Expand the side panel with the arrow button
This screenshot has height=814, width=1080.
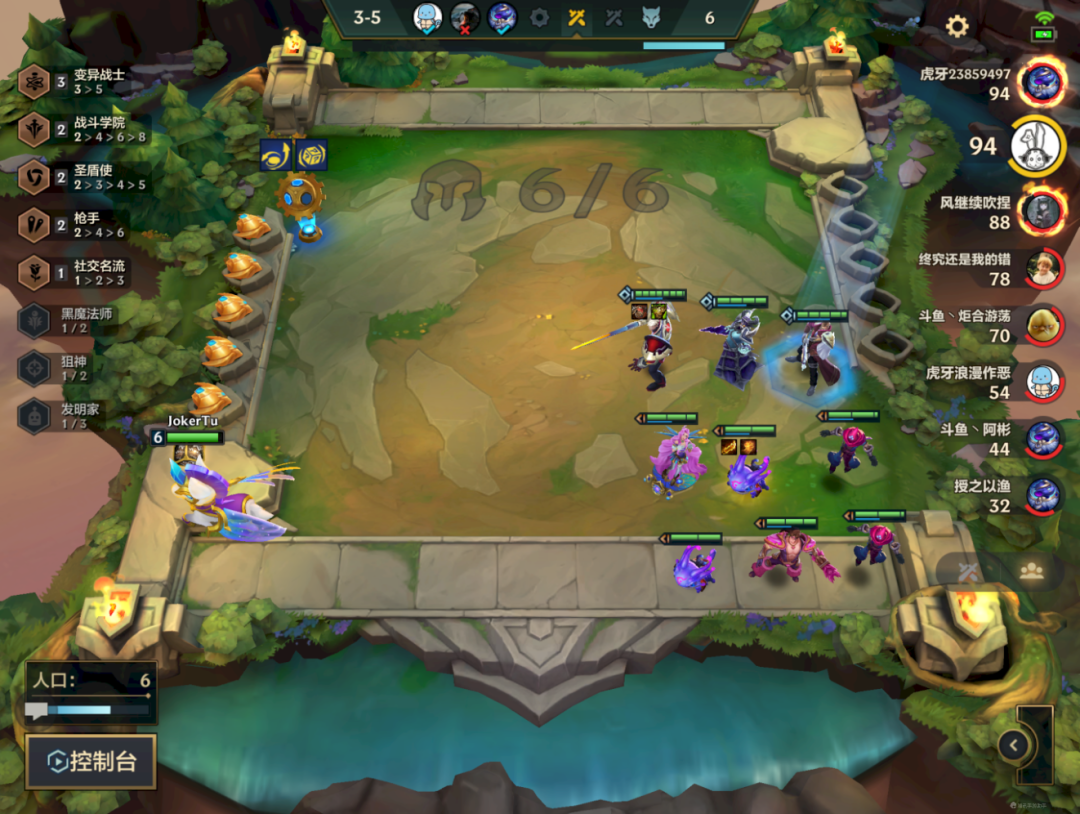(x=1014, y=744)
